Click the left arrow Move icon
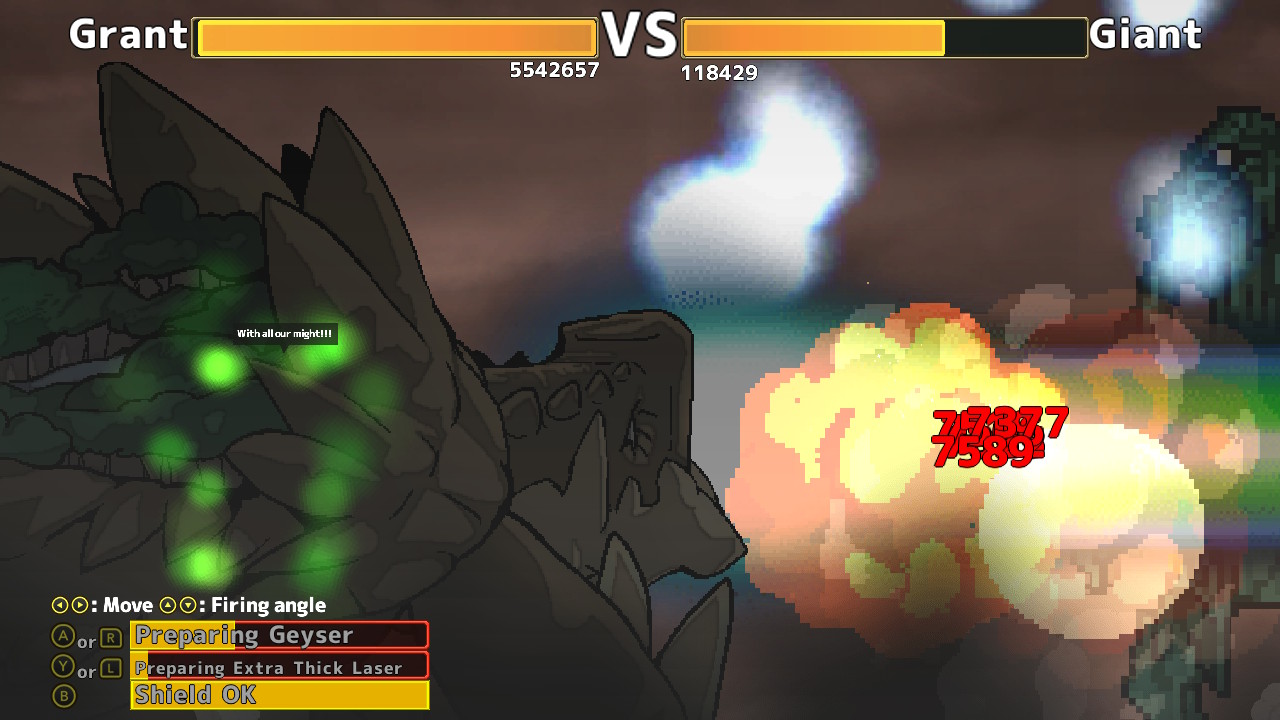This screenshot has height=720, width=1280. pyautogui.click(x=60, y=604)
